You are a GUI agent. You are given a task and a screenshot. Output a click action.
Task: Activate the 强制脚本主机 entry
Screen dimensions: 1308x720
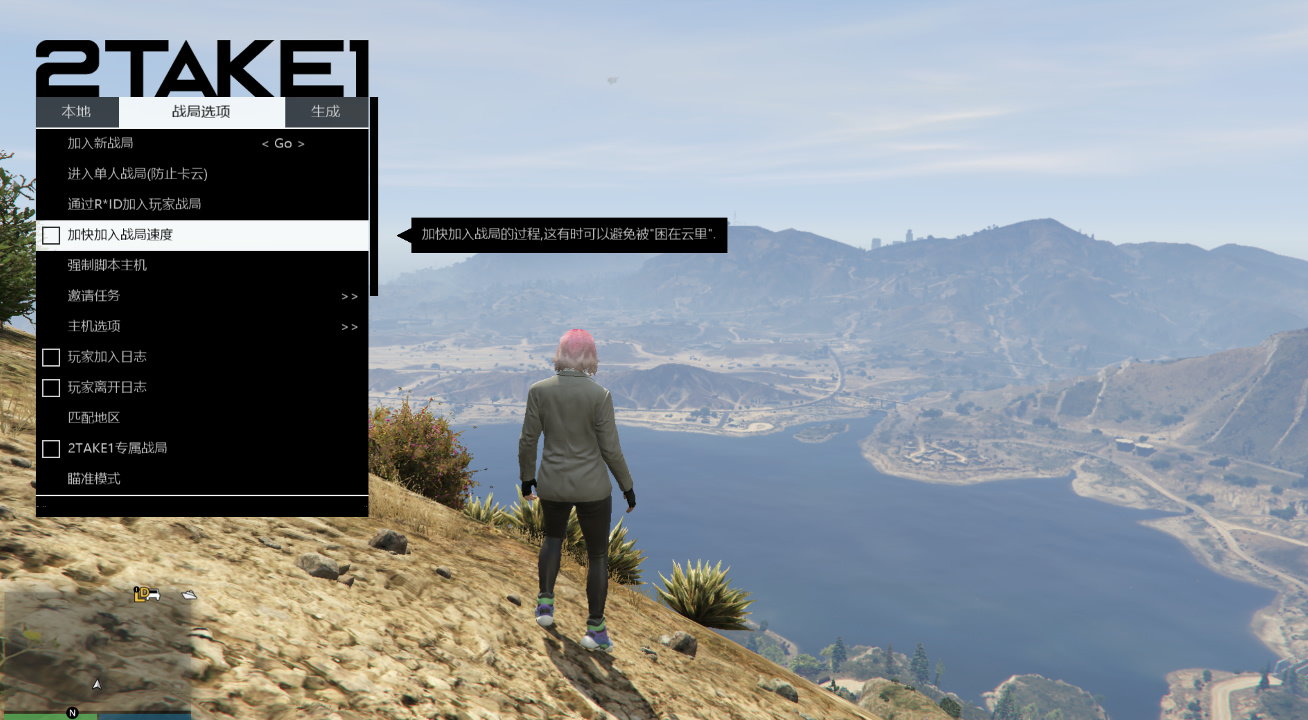coord(107,265)
